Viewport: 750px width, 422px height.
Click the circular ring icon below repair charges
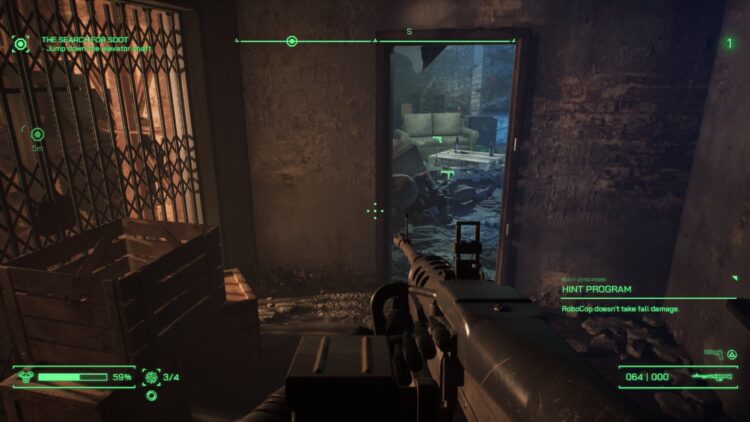click(x=151, y=395)
